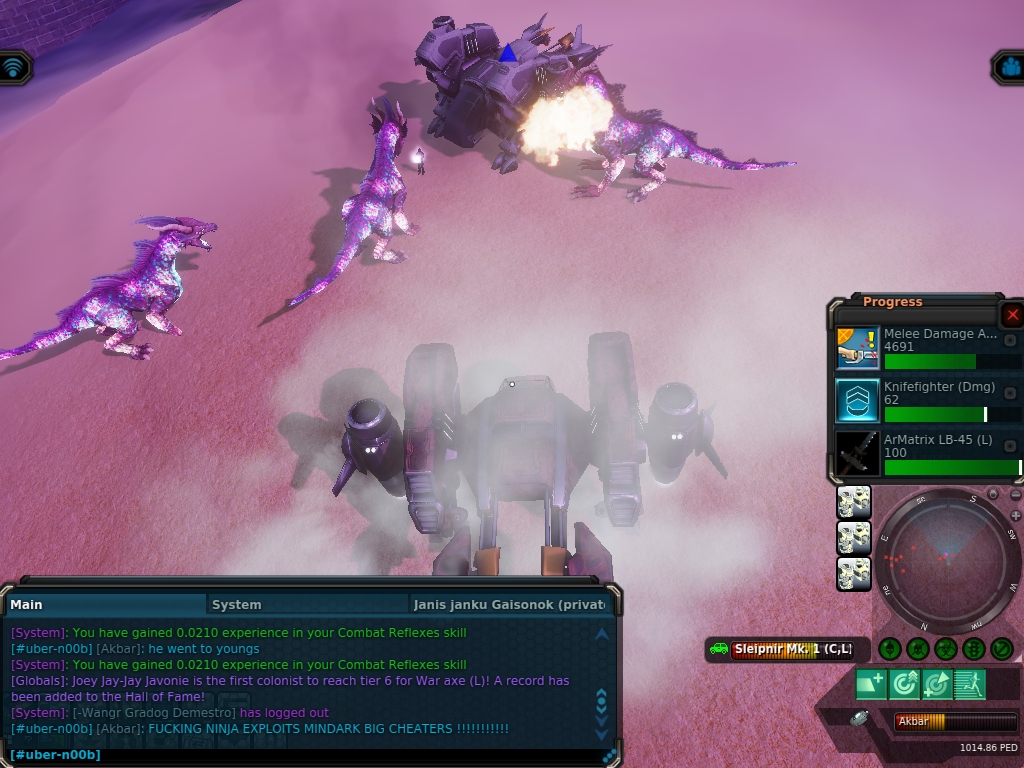Close the Progress panel

[1012, 315]
